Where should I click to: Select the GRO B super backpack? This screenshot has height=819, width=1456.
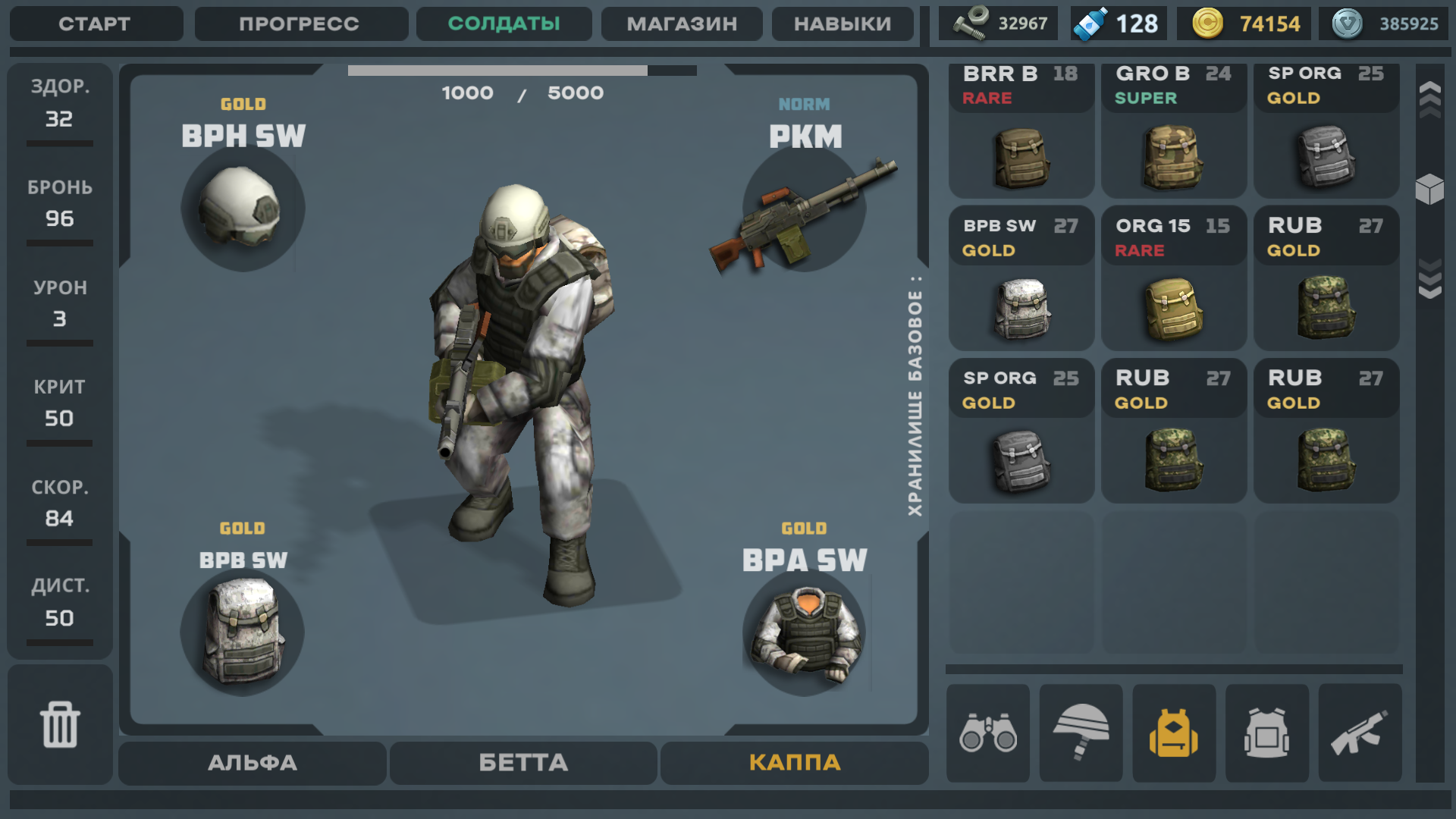click(1174, 131)
